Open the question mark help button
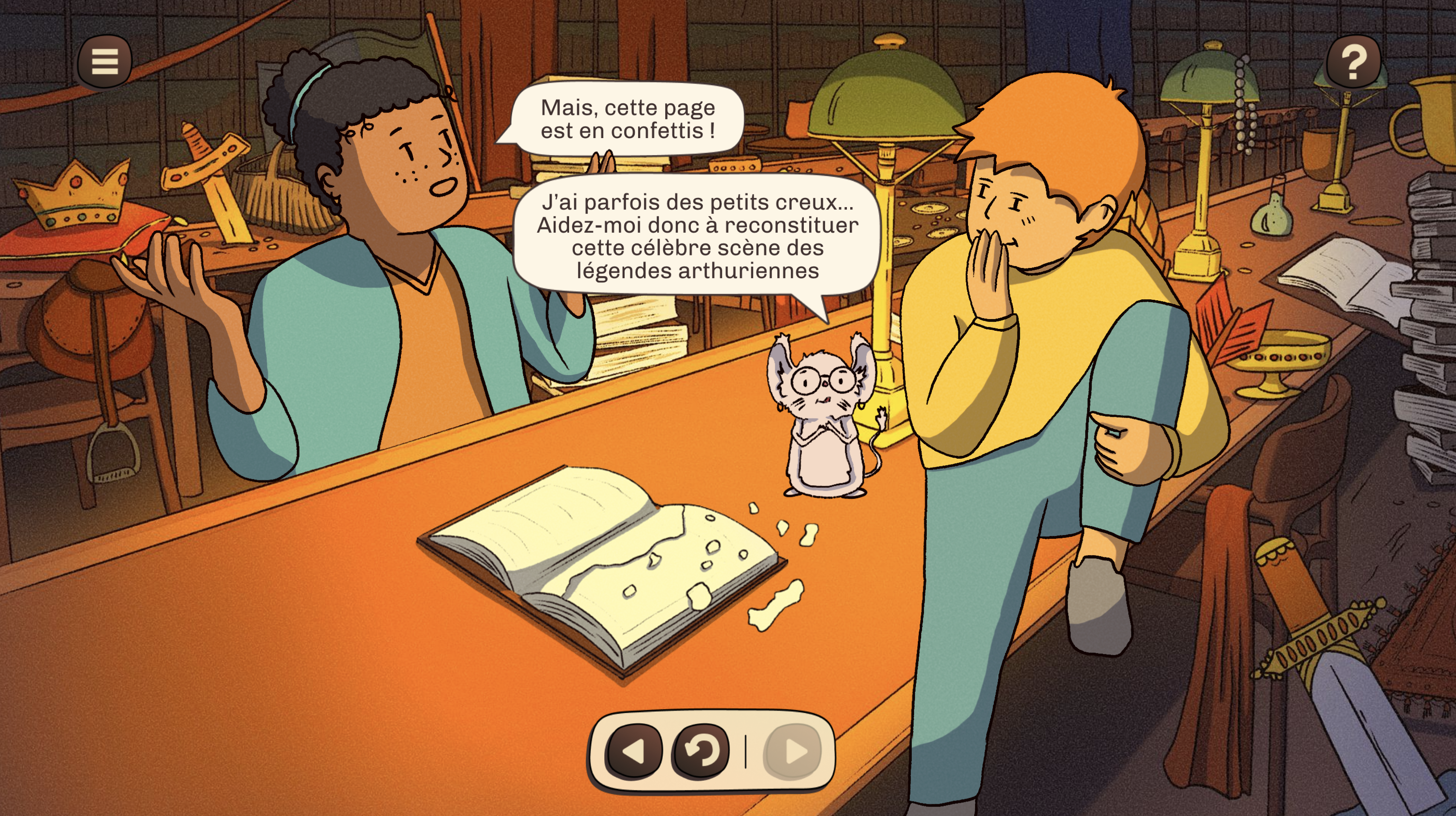 coord(1353,62)
